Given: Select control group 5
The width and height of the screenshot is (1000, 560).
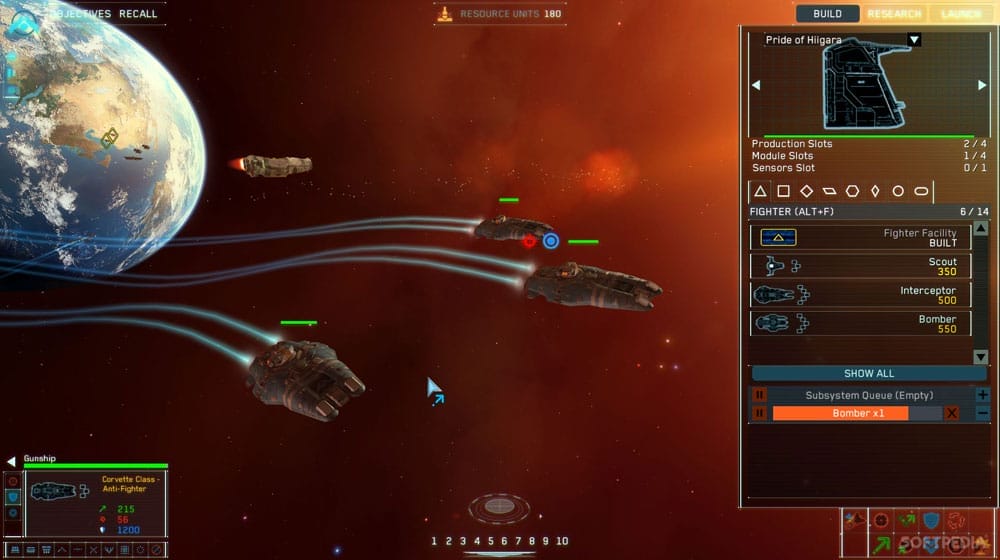Looking at the screenshot, I should 490,541.
